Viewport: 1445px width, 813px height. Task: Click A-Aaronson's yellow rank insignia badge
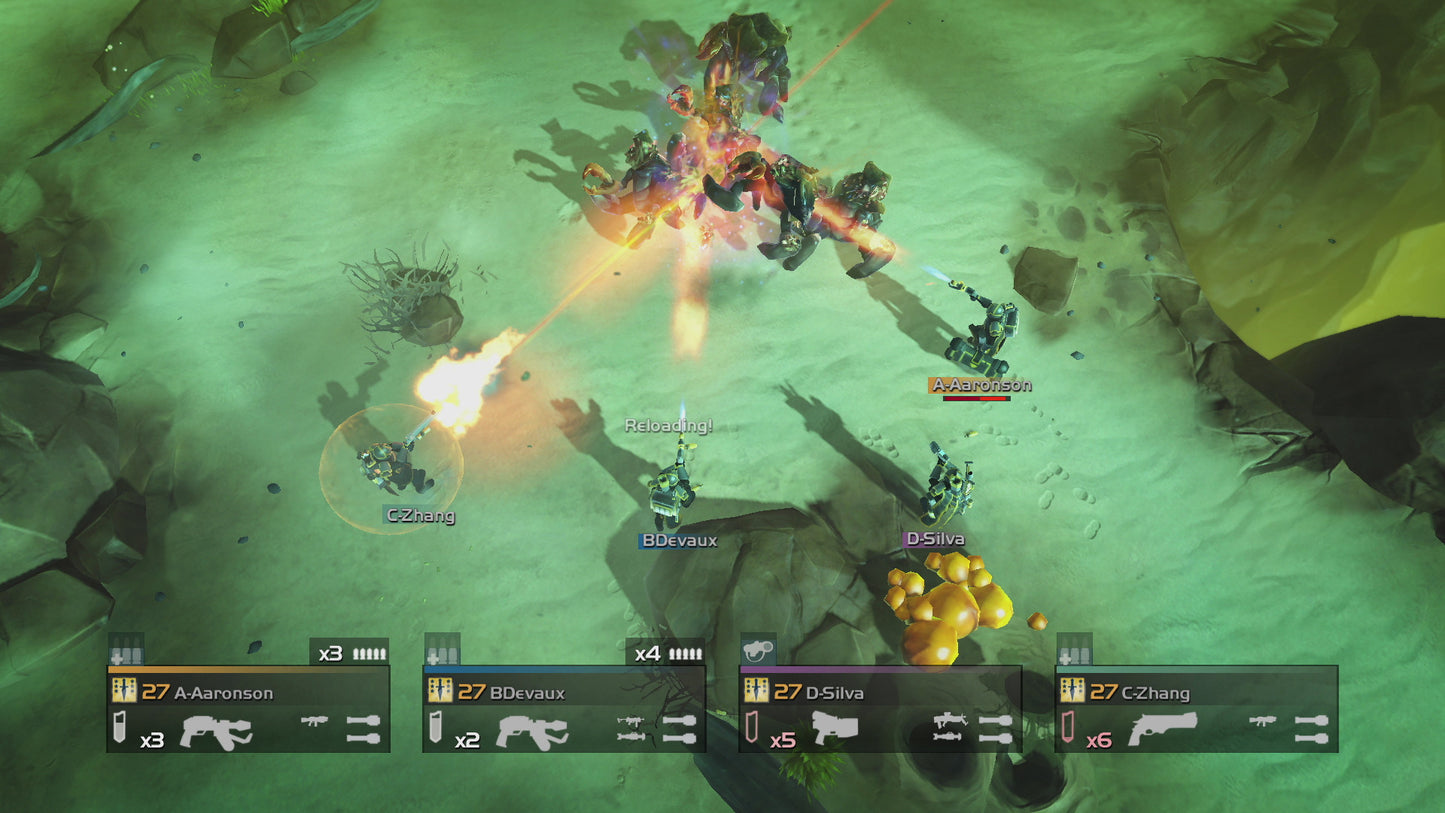[x=124, y=690]
